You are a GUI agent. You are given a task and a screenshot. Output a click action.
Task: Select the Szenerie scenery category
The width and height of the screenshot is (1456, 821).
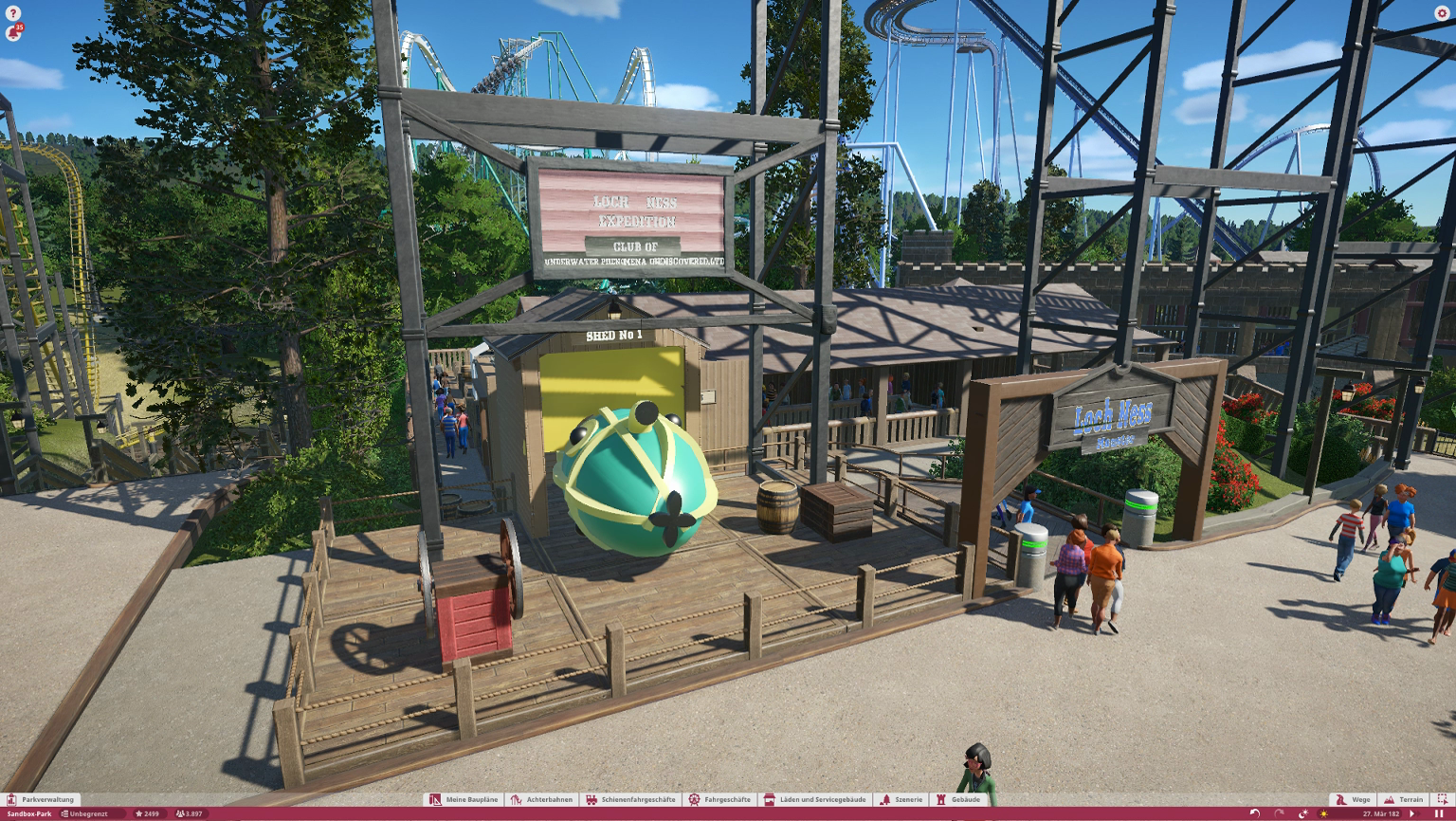[x=901, y=800]
